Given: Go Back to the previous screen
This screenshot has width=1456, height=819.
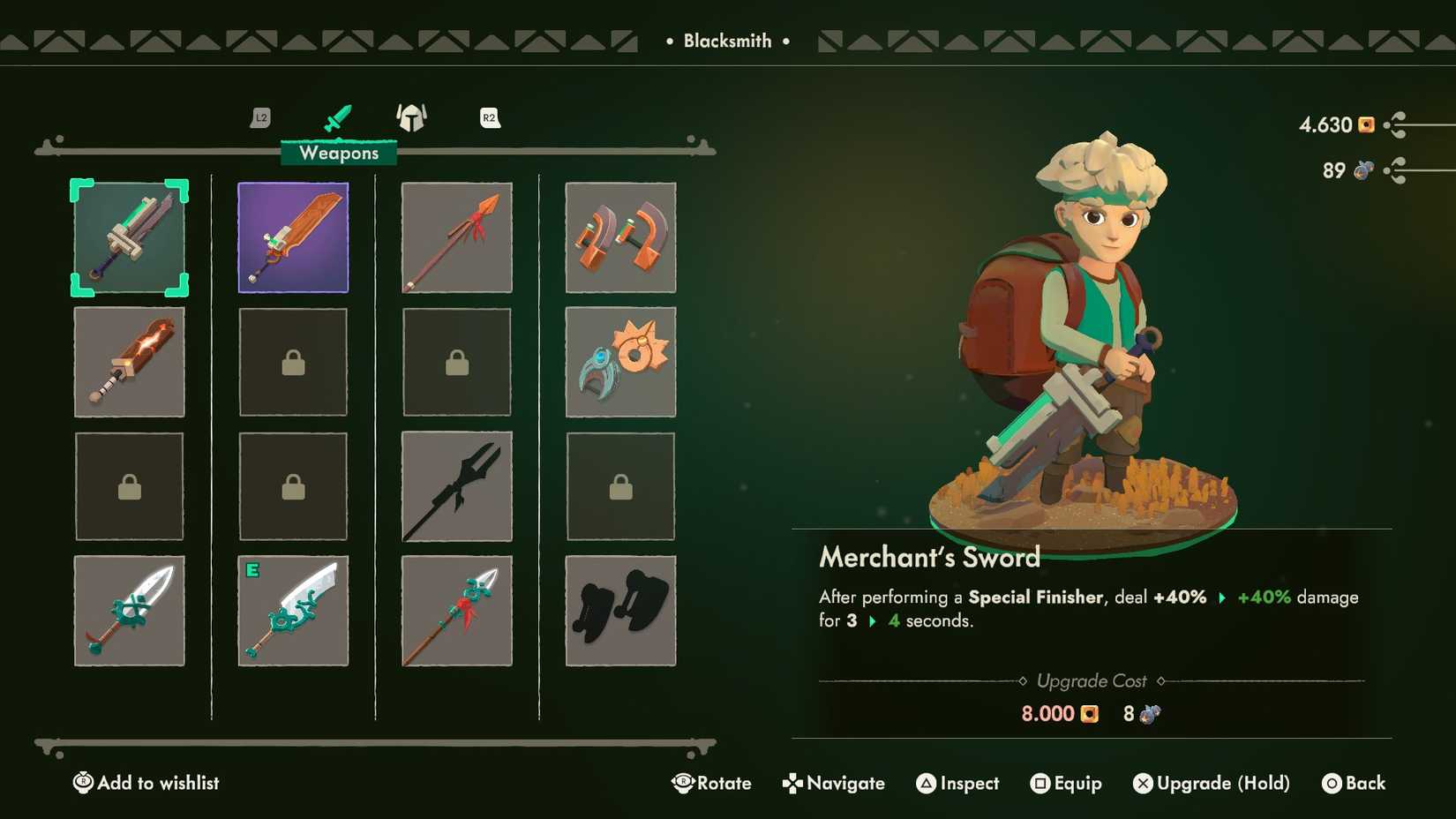Looking at the screenshot, I should pyautogui.click(x=1355, y=783).
